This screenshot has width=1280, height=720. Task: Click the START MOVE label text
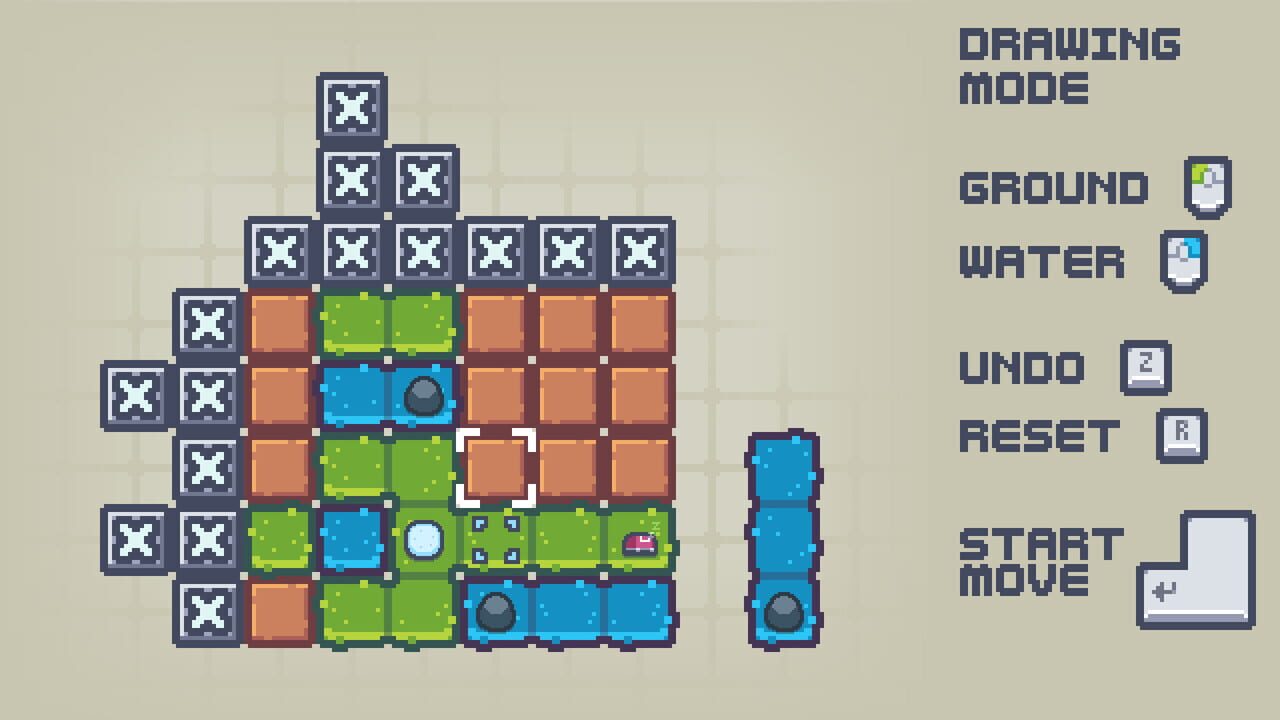[1040, 560]
